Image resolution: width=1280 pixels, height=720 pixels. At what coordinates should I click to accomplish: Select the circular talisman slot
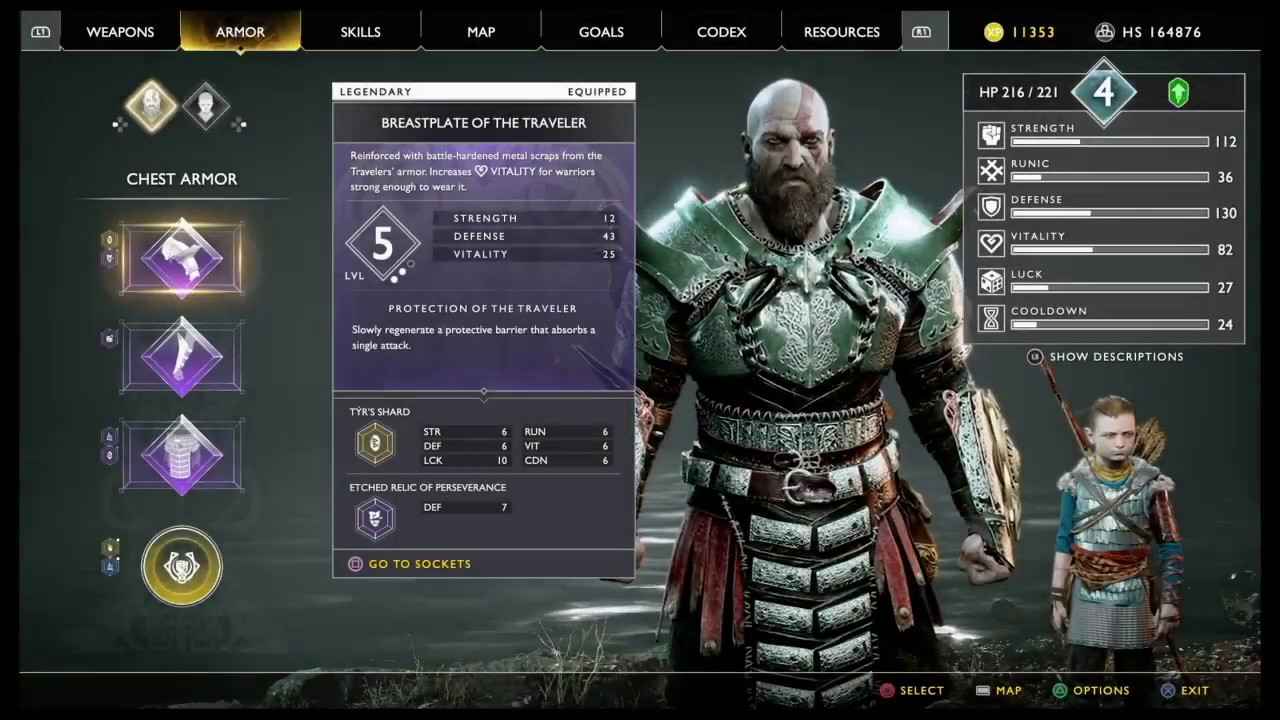point(181,566)
